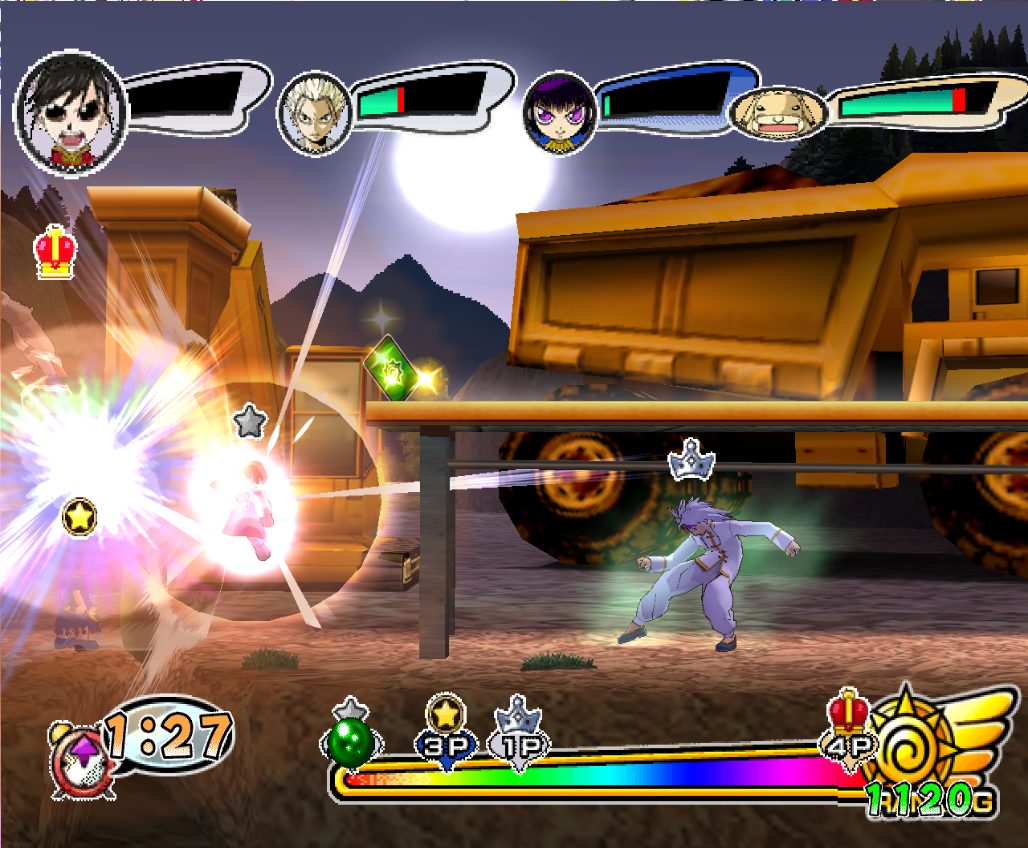Choose the purple-haired girl portrait

(559, 113)
